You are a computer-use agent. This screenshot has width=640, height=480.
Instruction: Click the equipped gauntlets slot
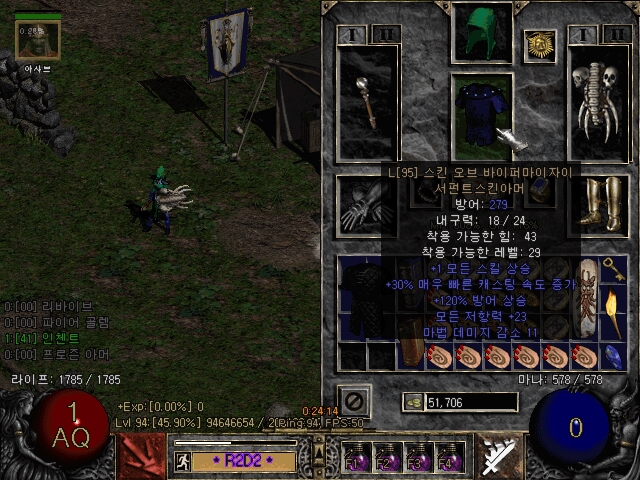tap(356, 203)
